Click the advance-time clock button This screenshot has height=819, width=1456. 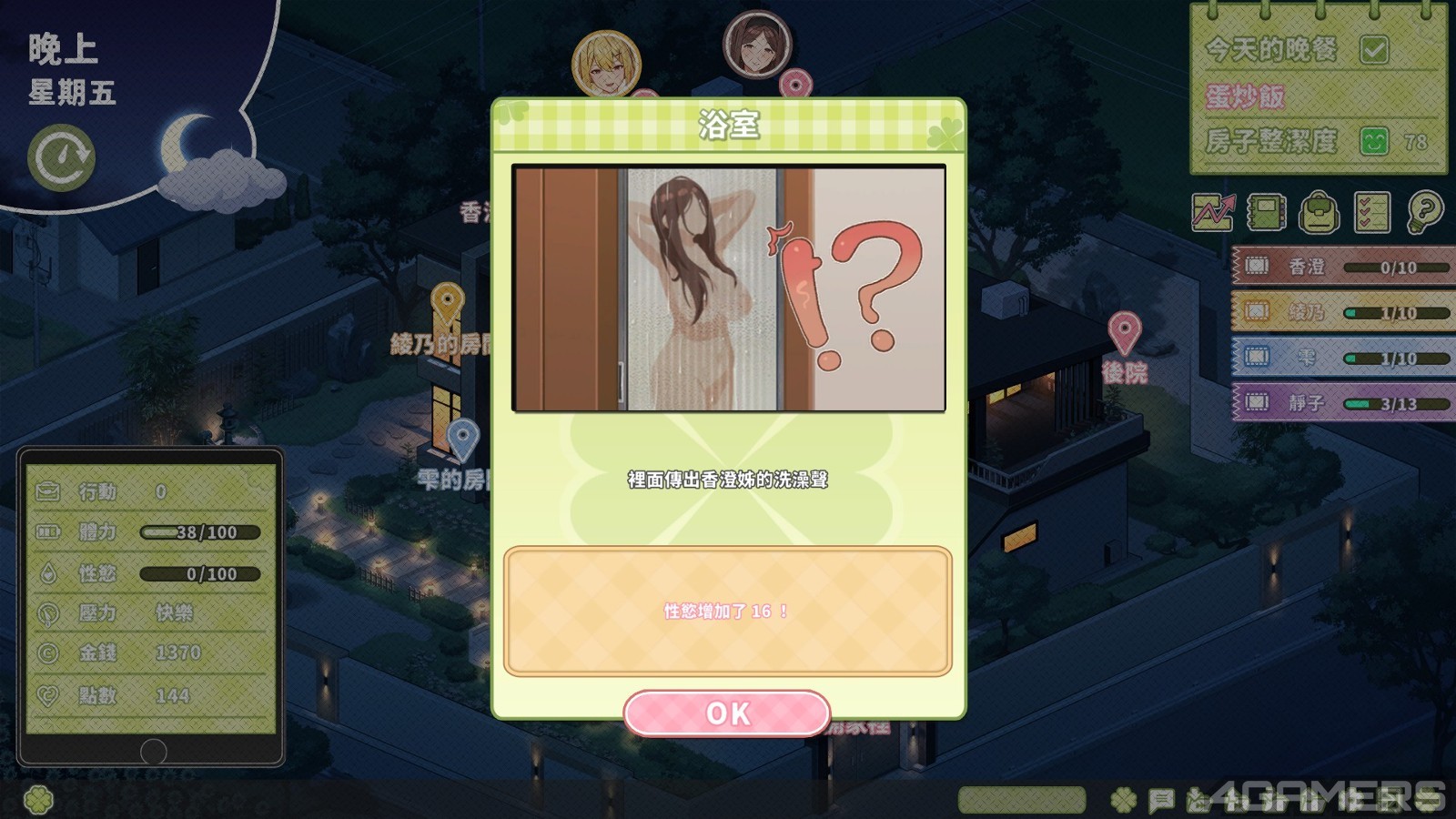tap(61, 157)
